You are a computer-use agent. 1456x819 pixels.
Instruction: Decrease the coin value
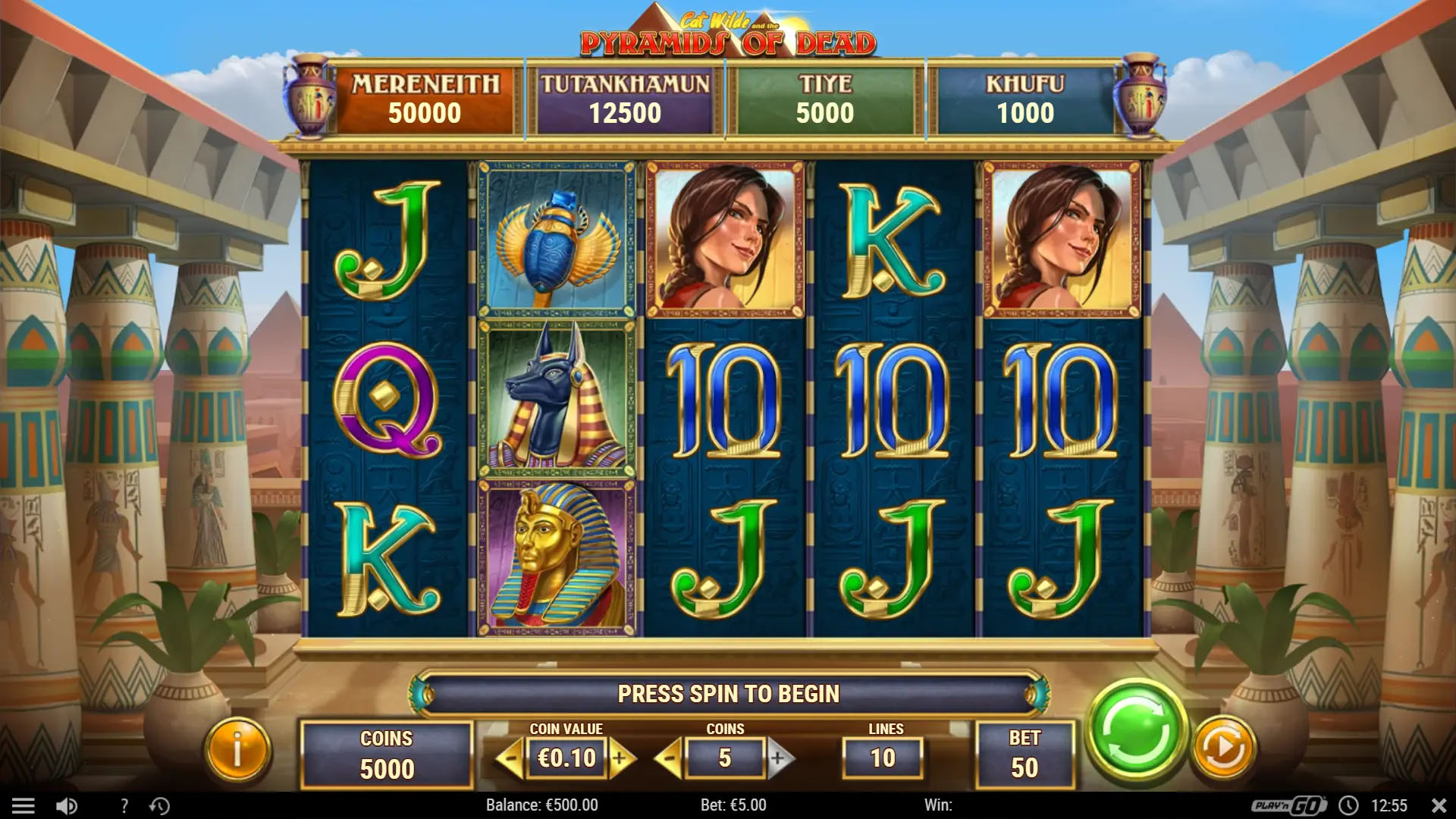click(x=512, y=758)
